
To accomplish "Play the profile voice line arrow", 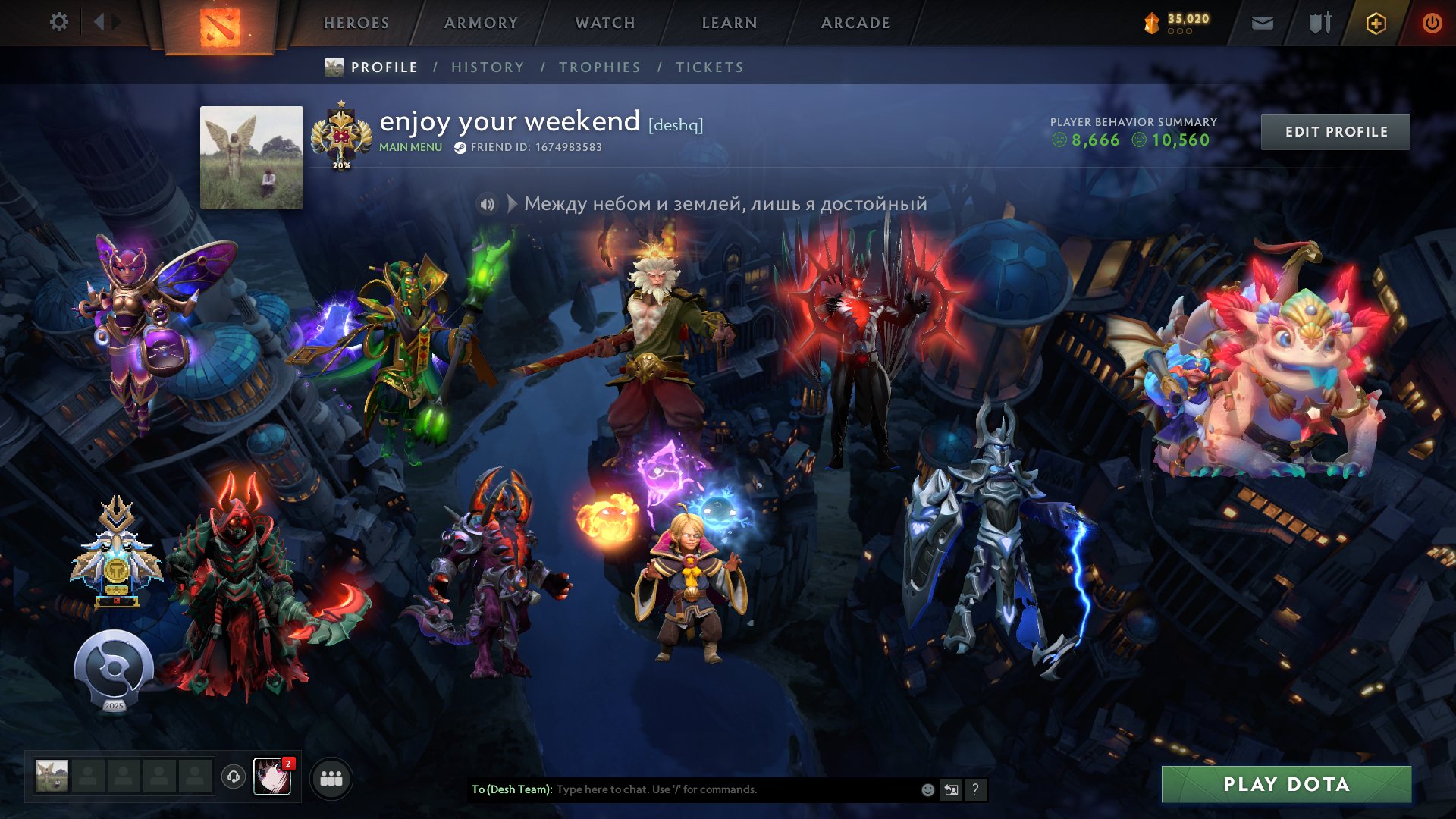I will (513, 203).
